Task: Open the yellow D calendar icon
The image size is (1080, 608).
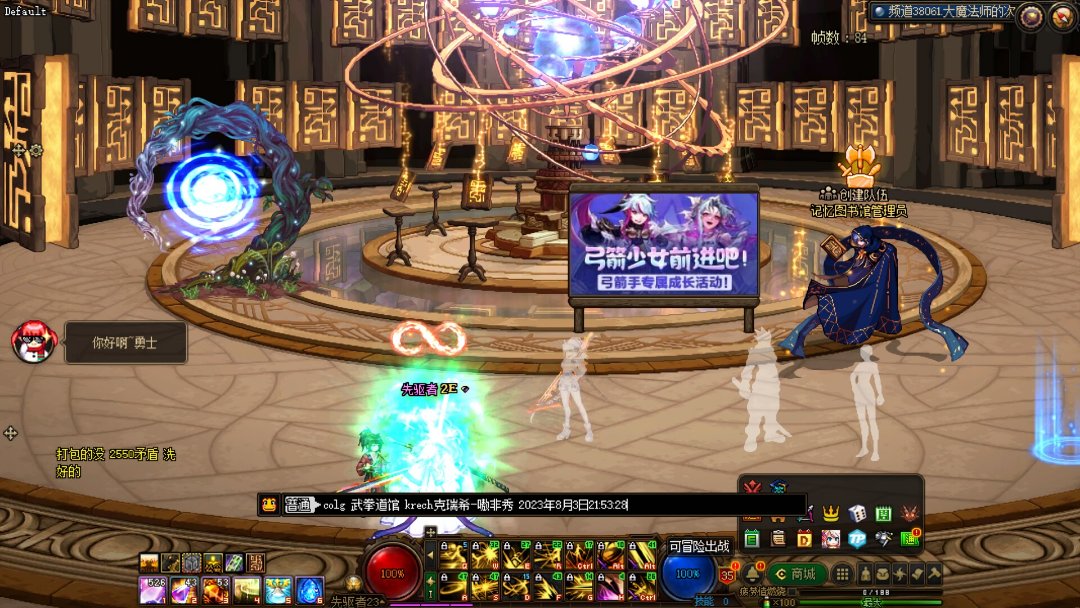Action: [x=804, y=539]
